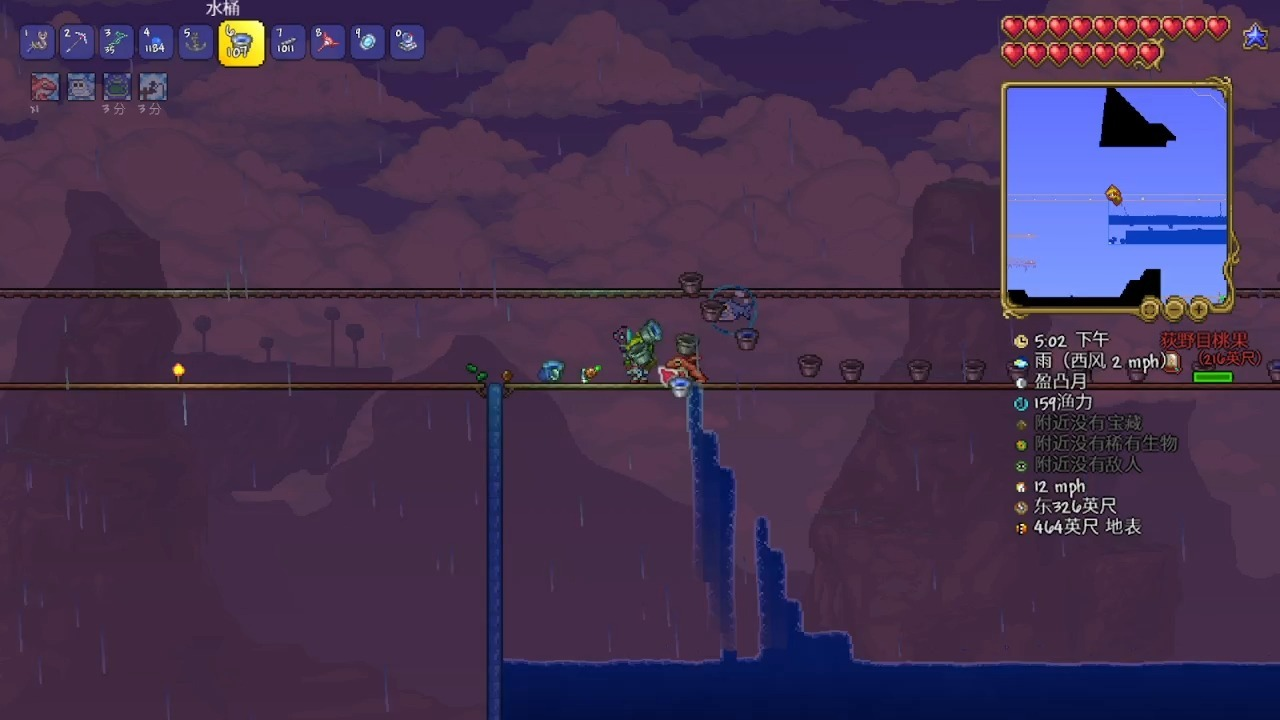This screenshot has width=1280, height=720.
Task: Select the fishing rod in hotbar slot 1
Action: click(36, 42)
